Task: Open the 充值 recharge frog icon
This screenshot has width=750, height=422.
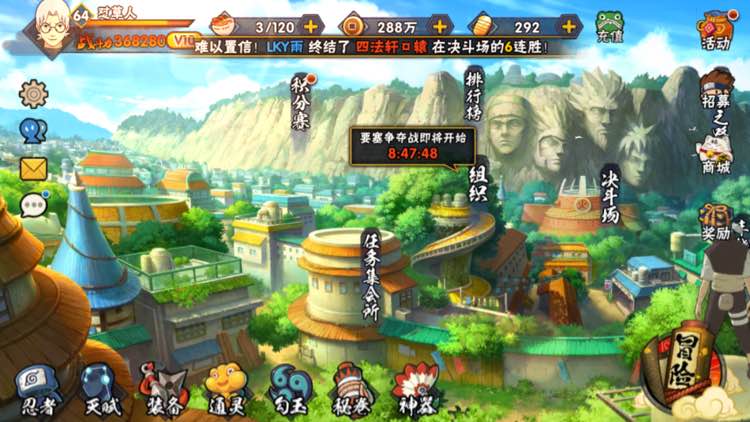Action: pos(609,25)
